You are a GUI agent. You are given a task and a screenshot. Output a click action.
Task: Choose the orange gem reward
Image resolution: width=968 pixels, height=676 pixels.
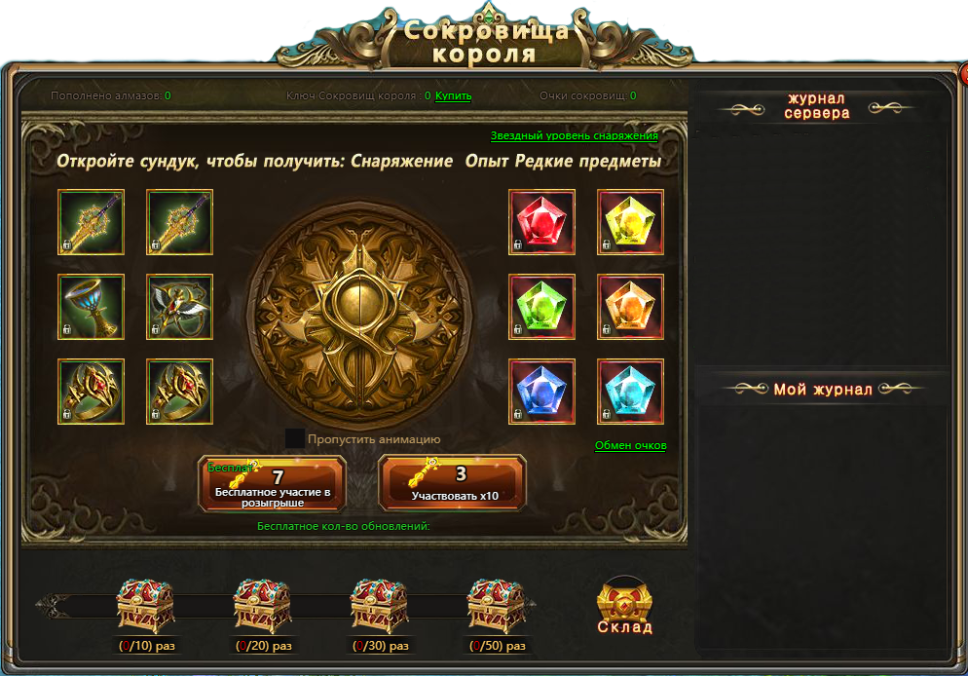tap(630, 307)
